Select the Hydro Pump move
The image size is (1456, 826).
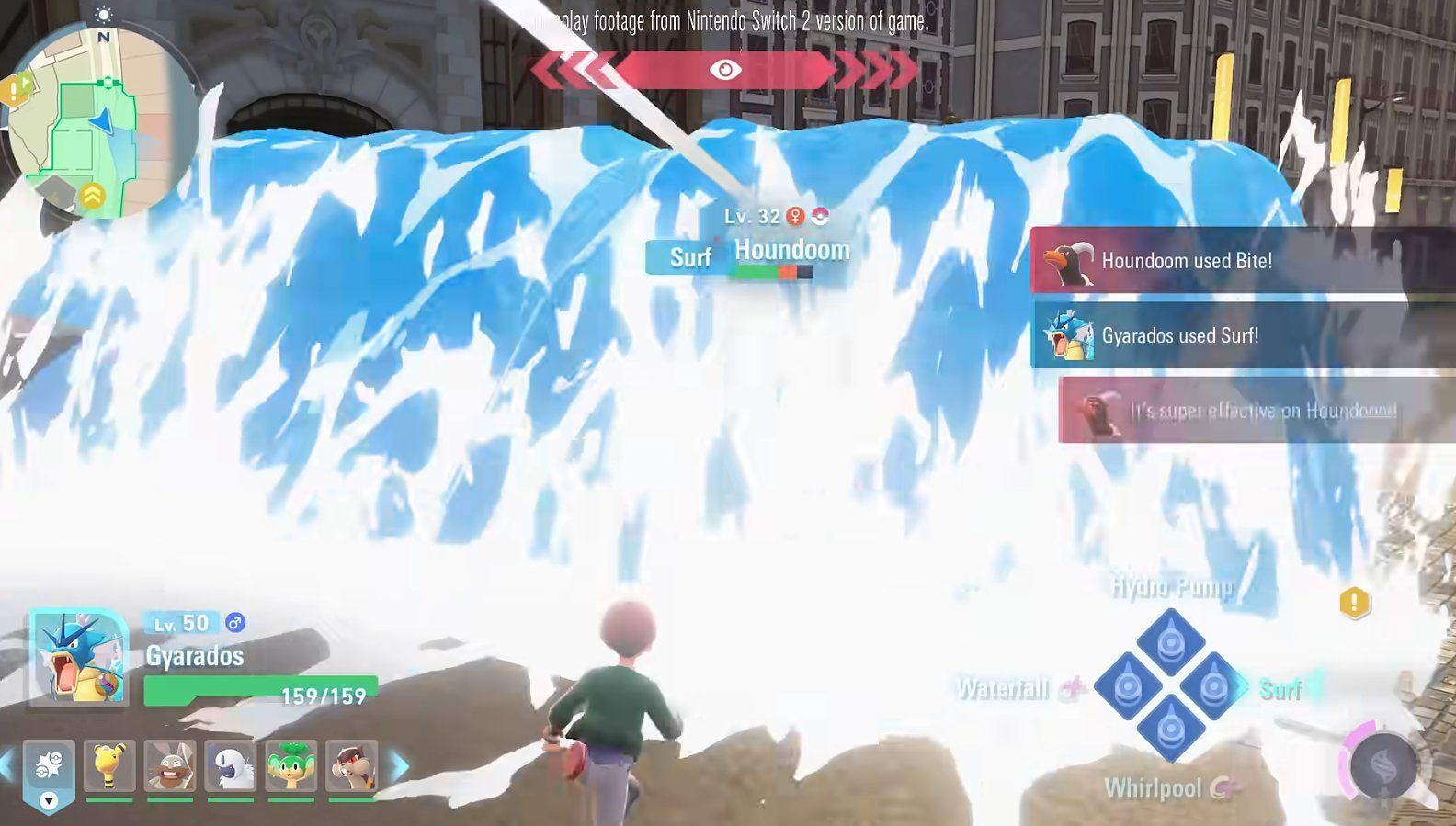(1171, 642)
